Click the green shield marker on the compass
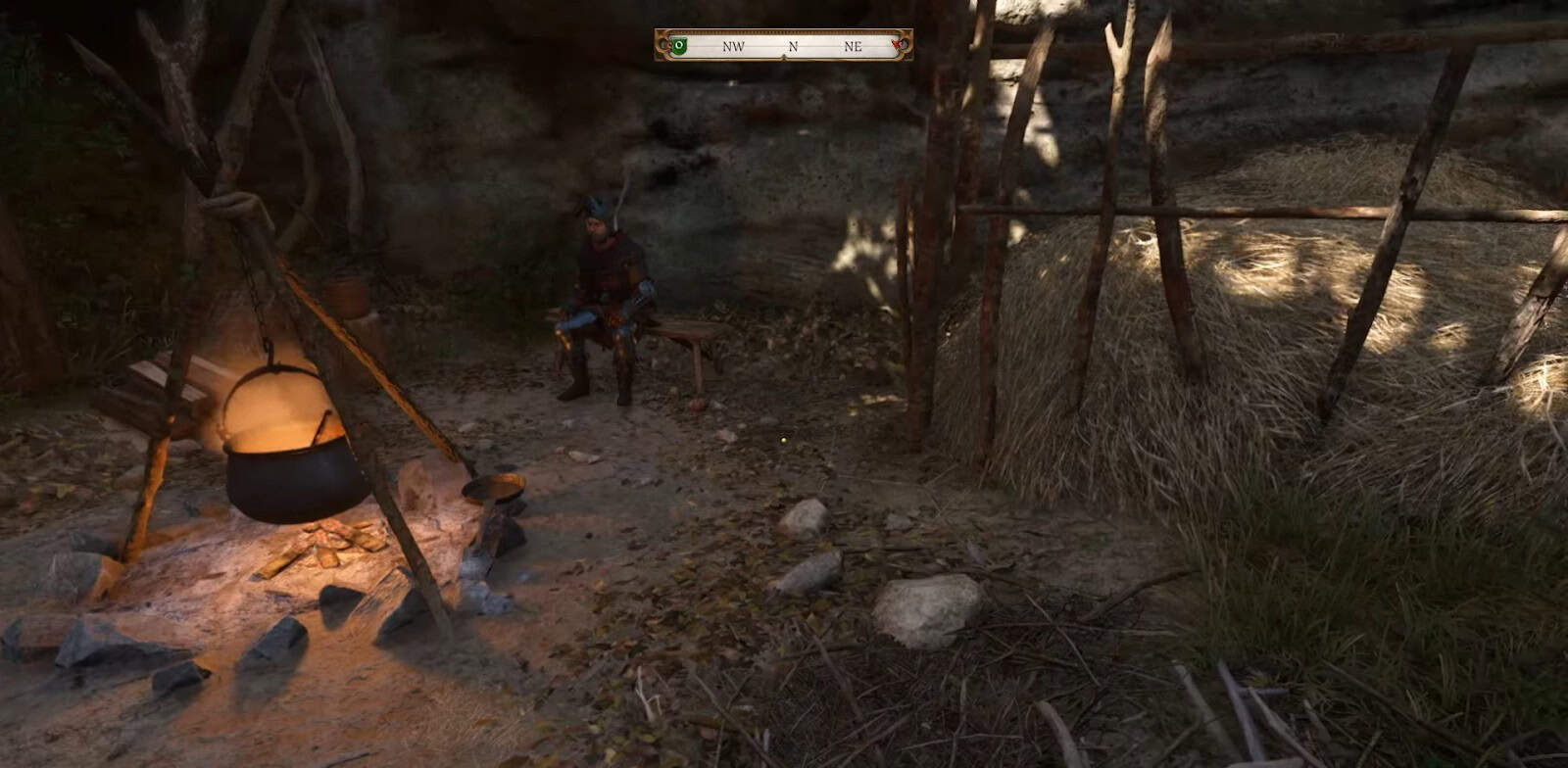This screenshot has width=1568, height=768. click(x=678, y=45)
